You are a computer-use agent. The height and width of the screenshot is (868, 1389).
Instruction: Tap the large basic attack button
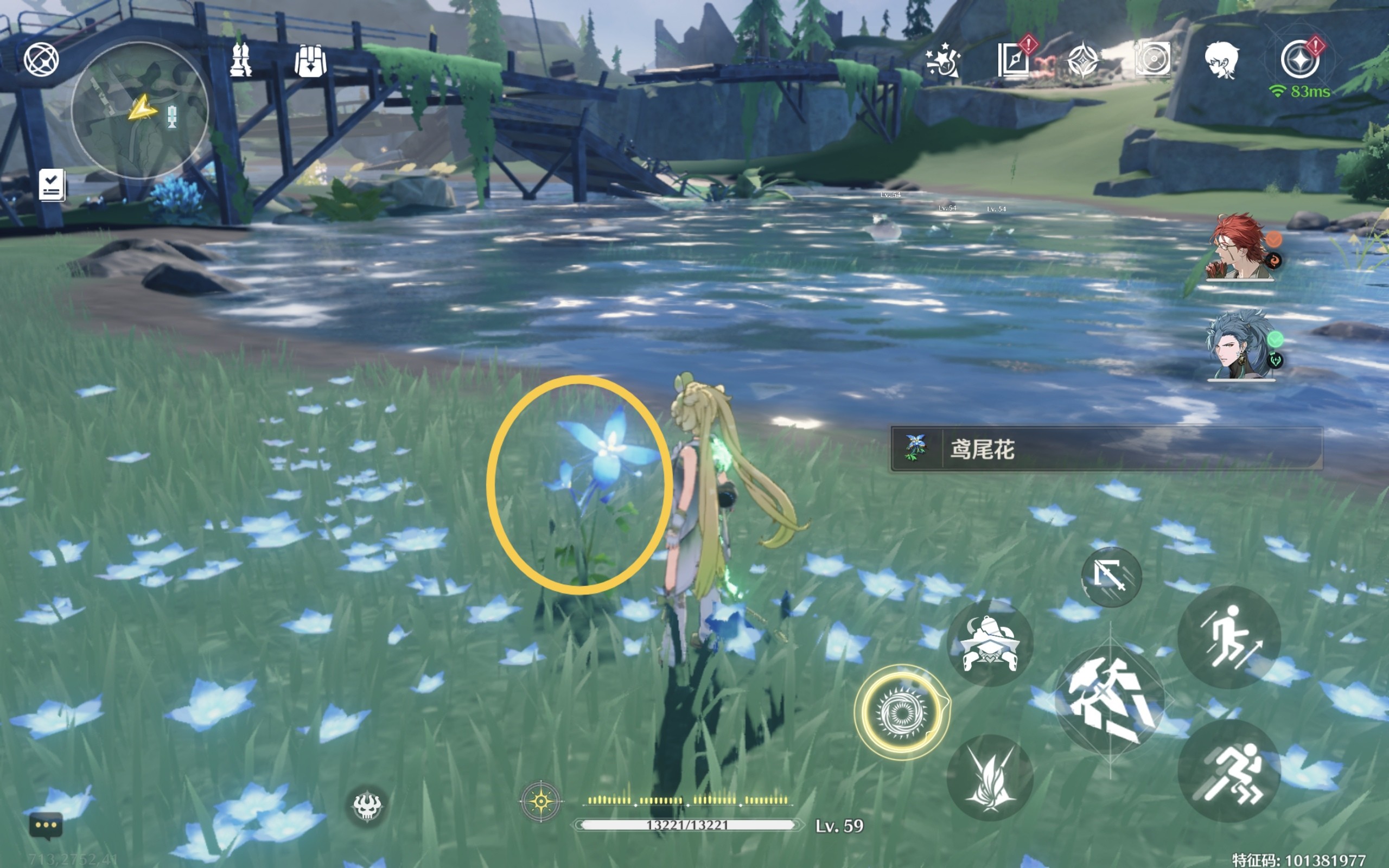click(1110, 699)
